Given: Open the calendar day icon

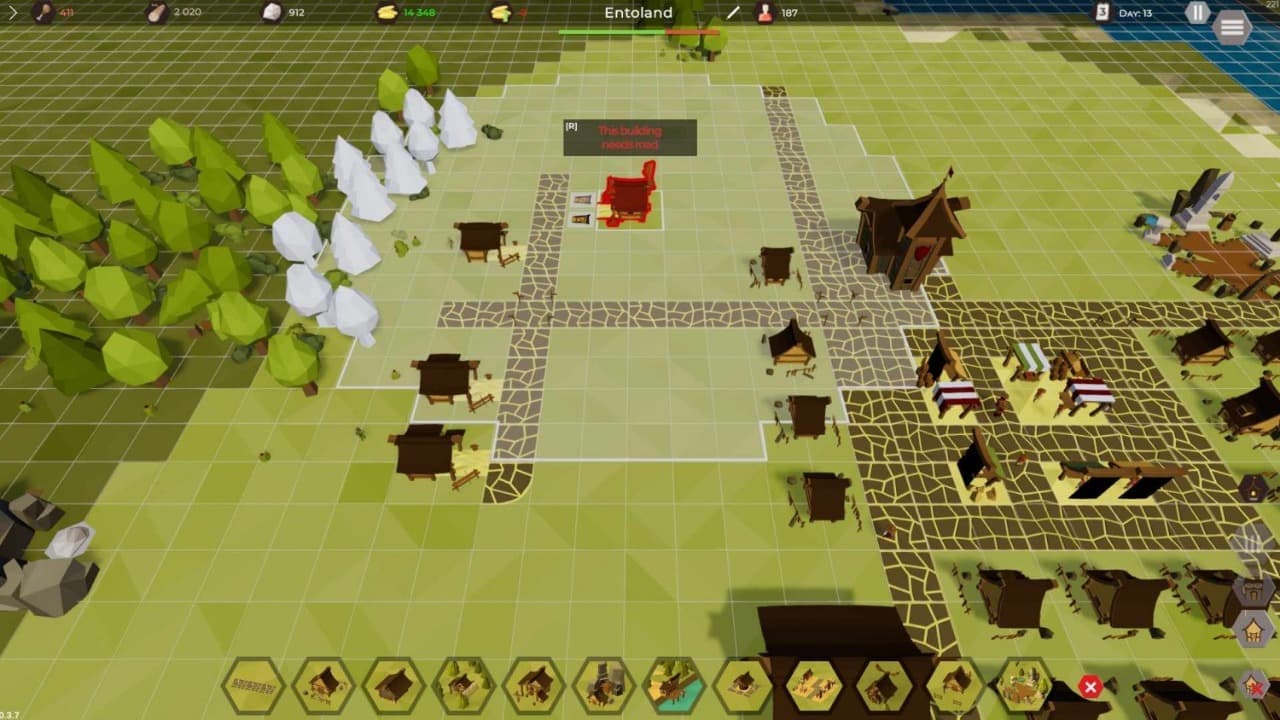Looking at the screenshot, I should click(1102, 13).
